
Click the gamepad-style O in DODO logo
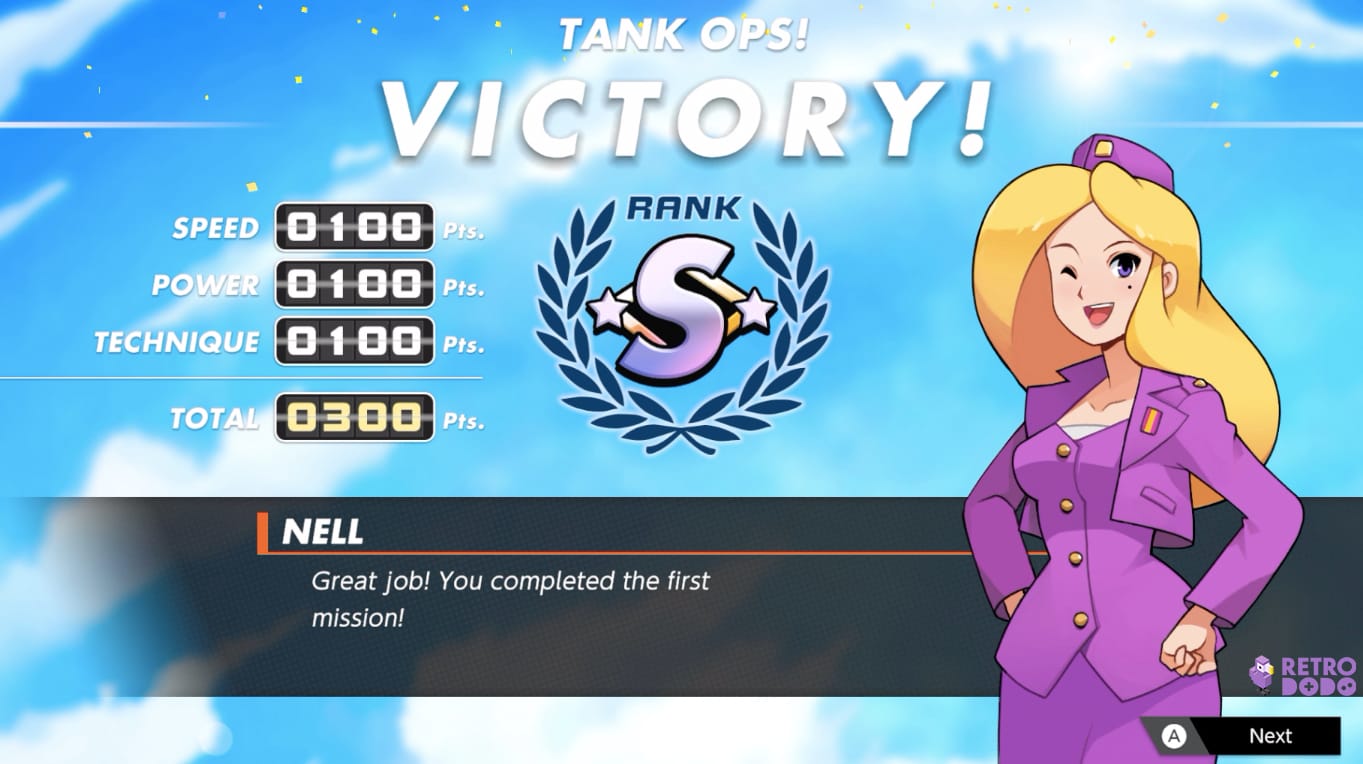pyautogui.click(x=1345, y=687)
